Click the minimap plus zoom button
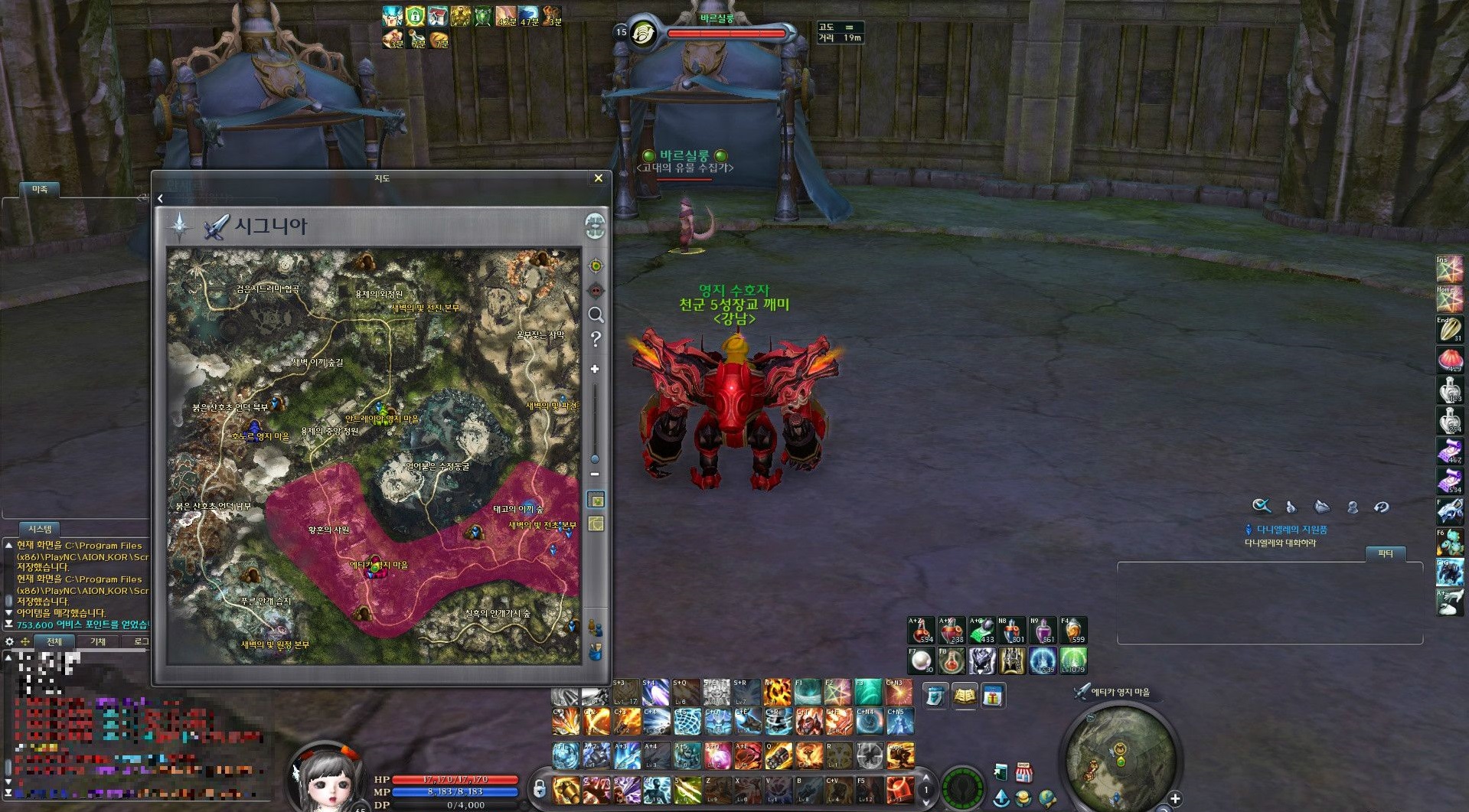Screen dimensions: 1469x812 pyautogui.click(x=1175, y=799)
